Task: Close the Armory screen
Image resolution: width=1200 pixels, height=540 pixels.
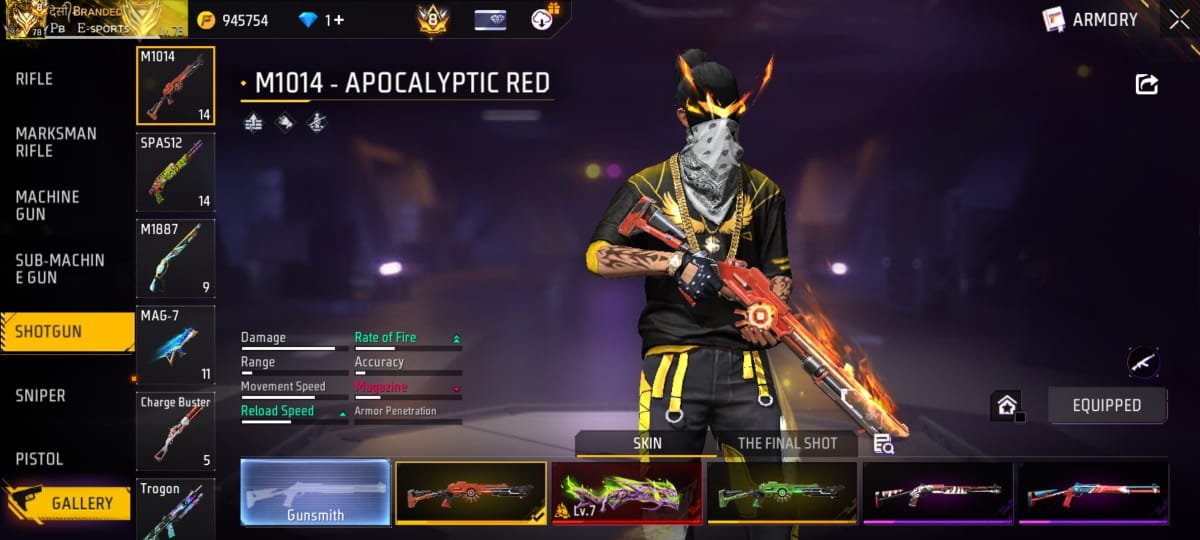Action: 1177,20
